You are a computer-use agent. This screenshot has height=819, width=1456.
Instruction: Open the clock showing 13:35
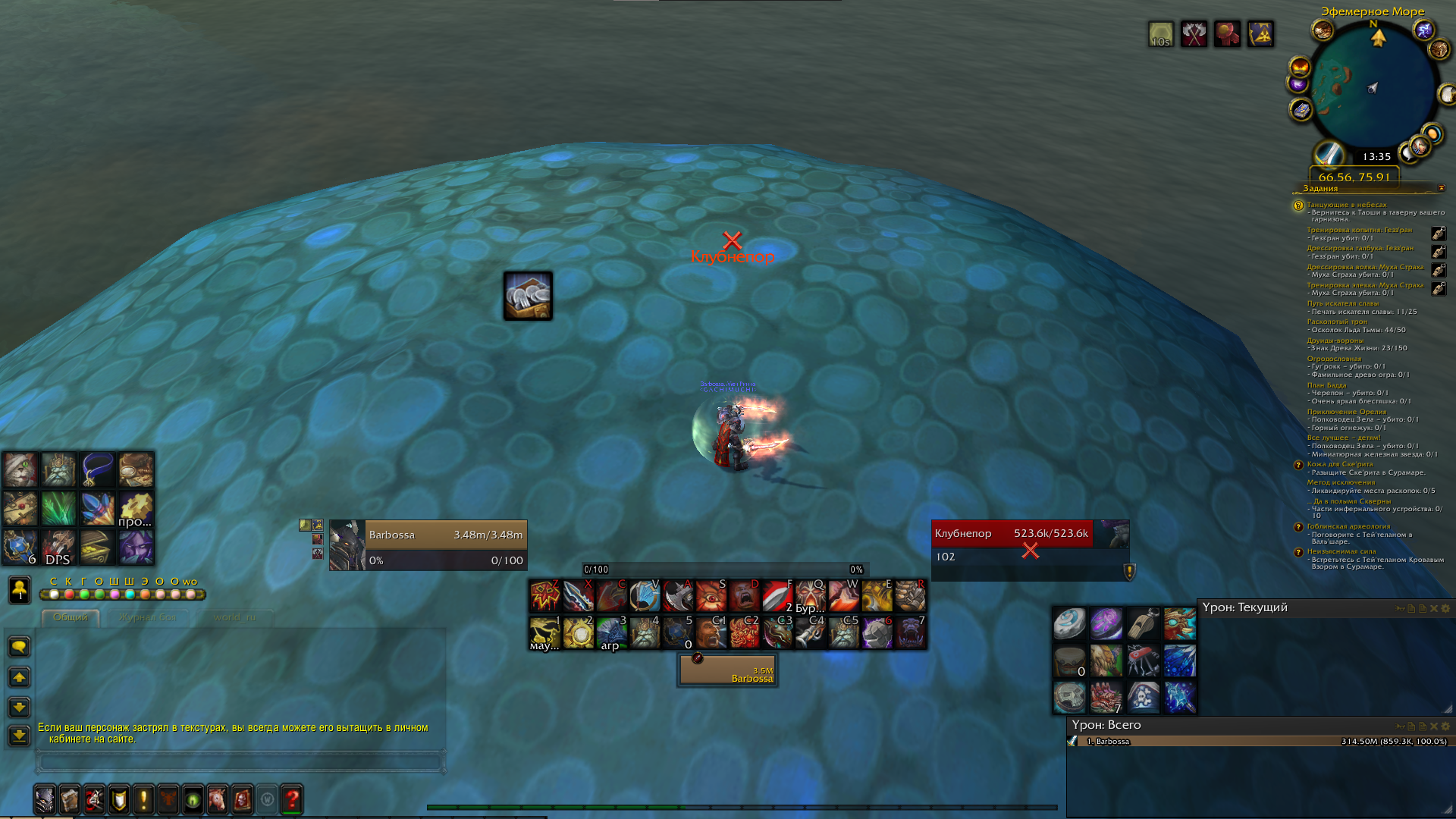point(1376,157)
